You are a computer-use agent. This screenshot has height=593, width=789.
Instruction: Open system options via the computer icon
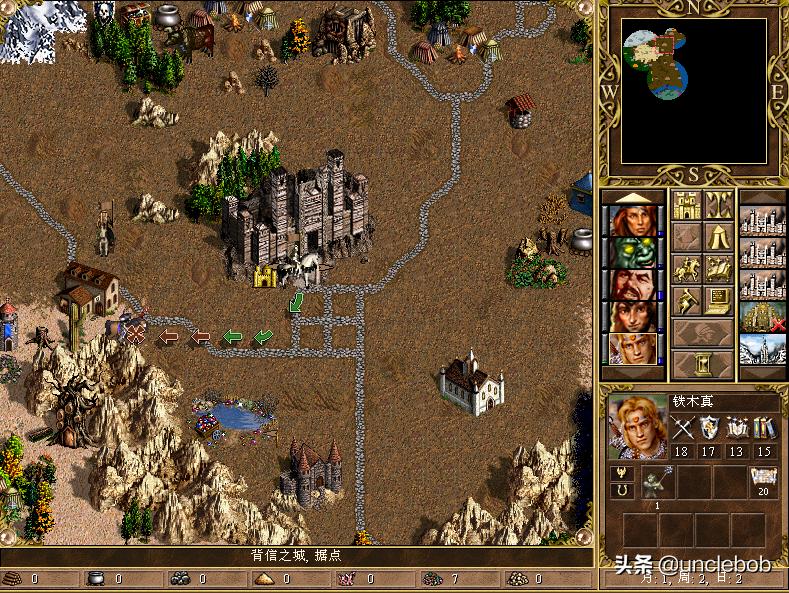point(718,300)
